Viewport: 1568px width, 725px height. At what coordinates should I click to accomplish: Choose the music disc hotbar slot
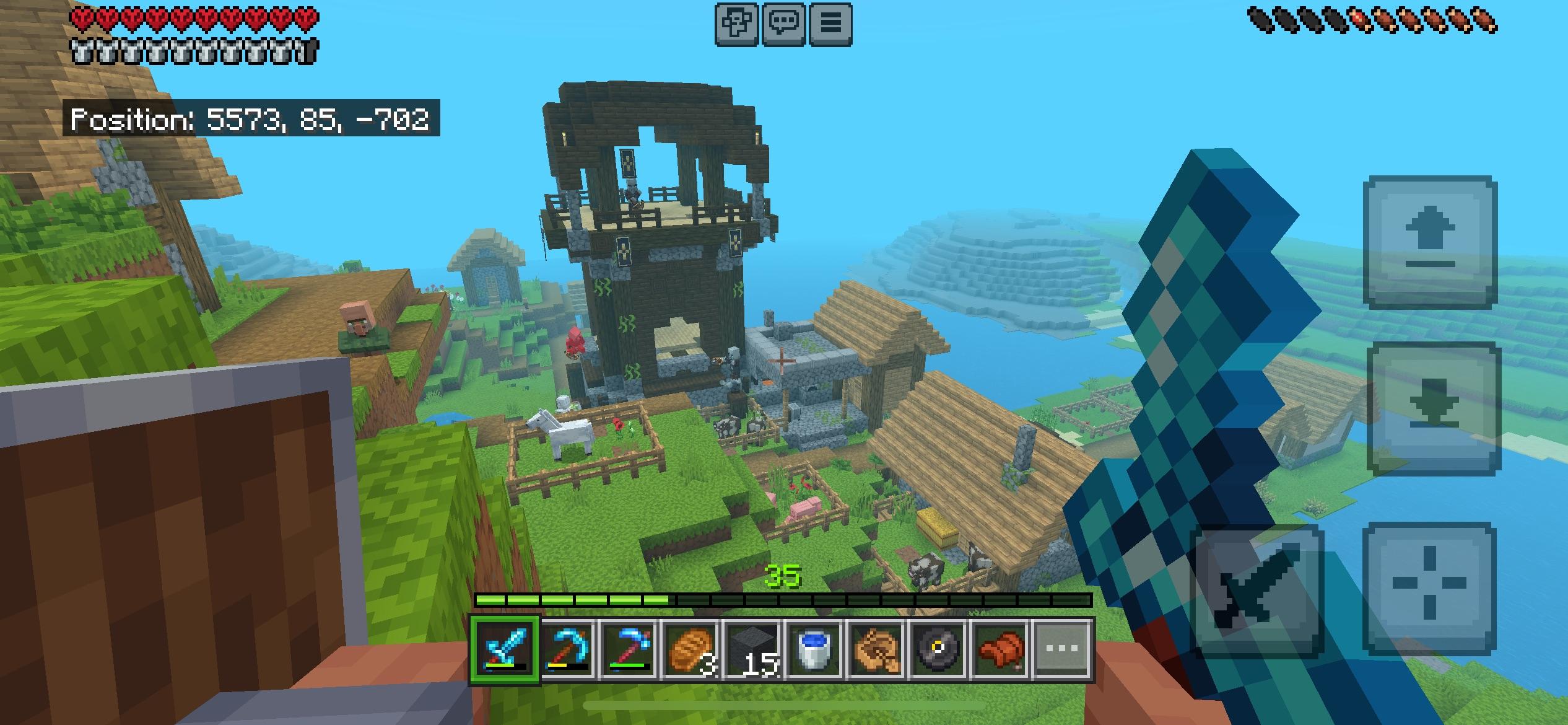939,649
